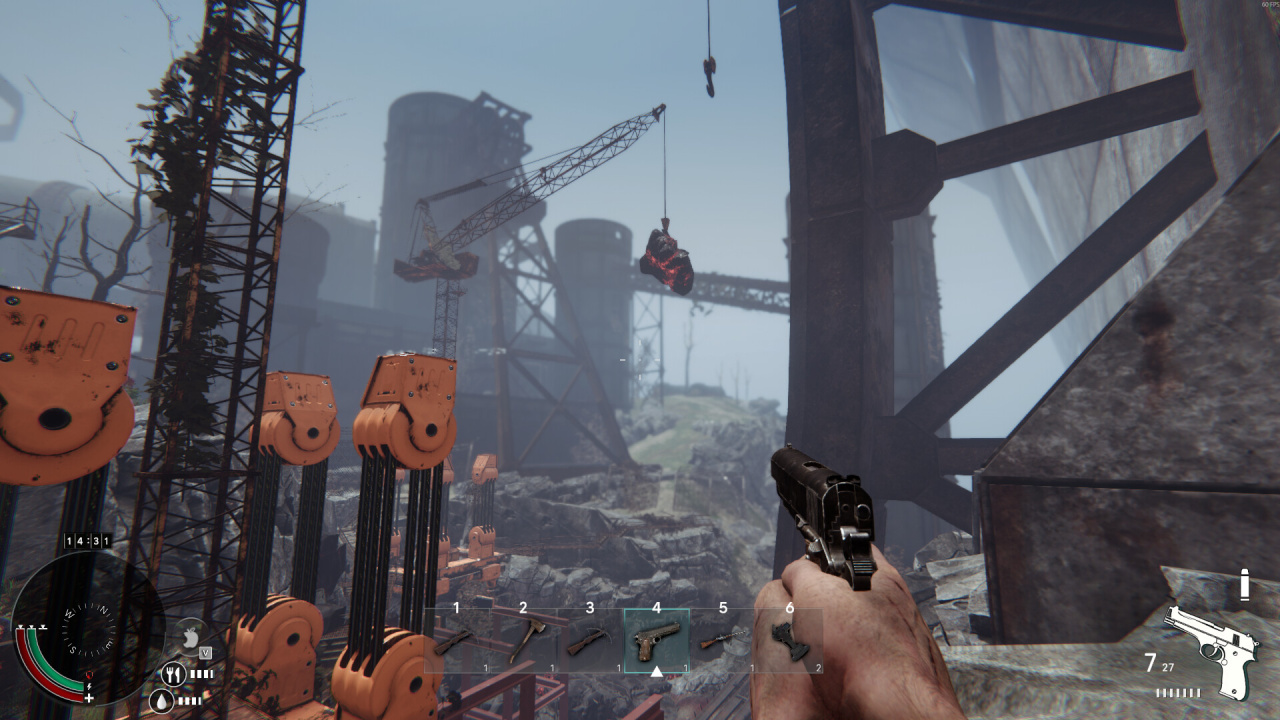
Task: Choose the weapon in hotbar slot 3
Action: (x=590, y=640)
